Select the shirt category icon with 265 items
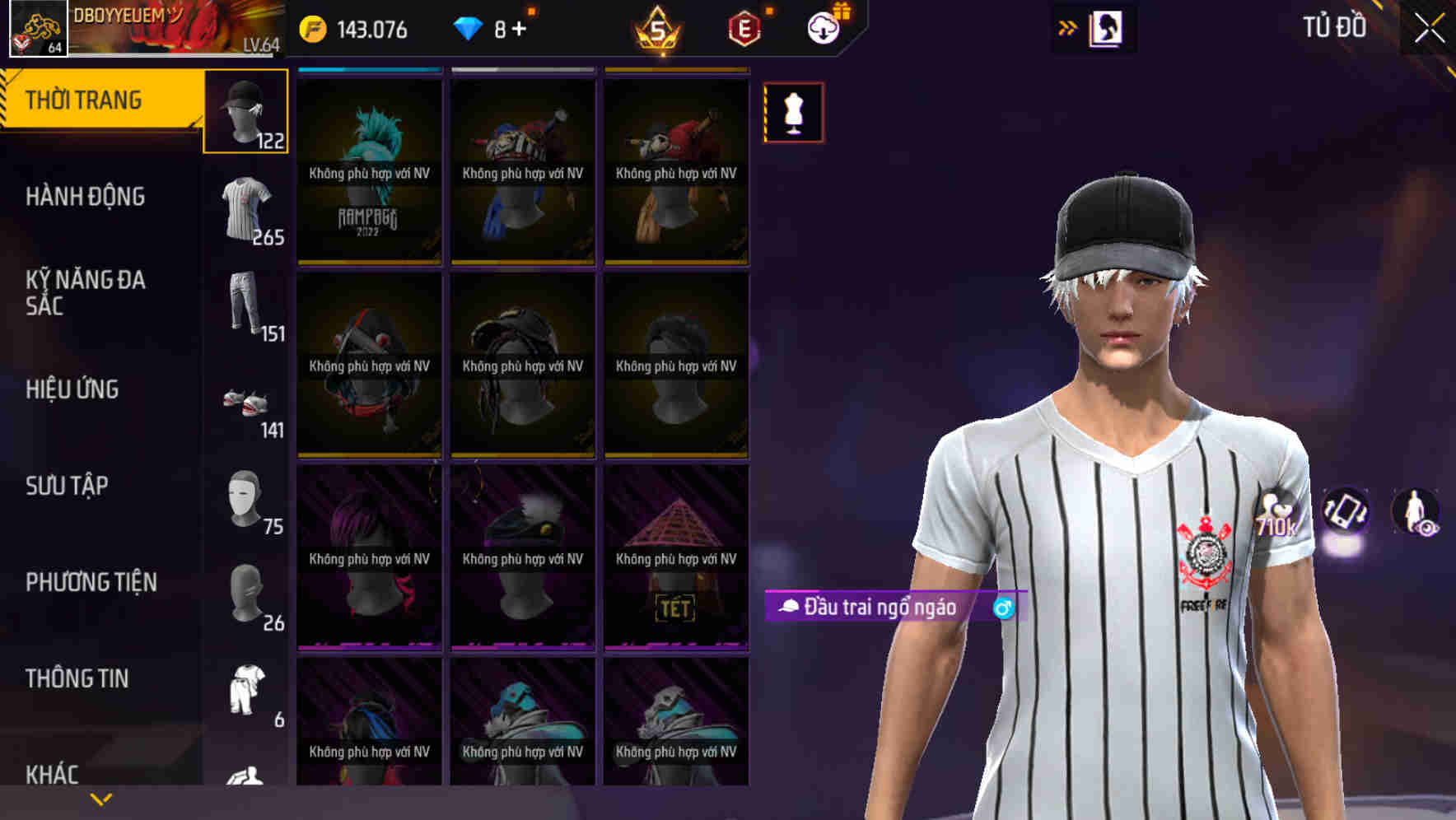This screenshot has height=820, width=1456. click(245, 207)
